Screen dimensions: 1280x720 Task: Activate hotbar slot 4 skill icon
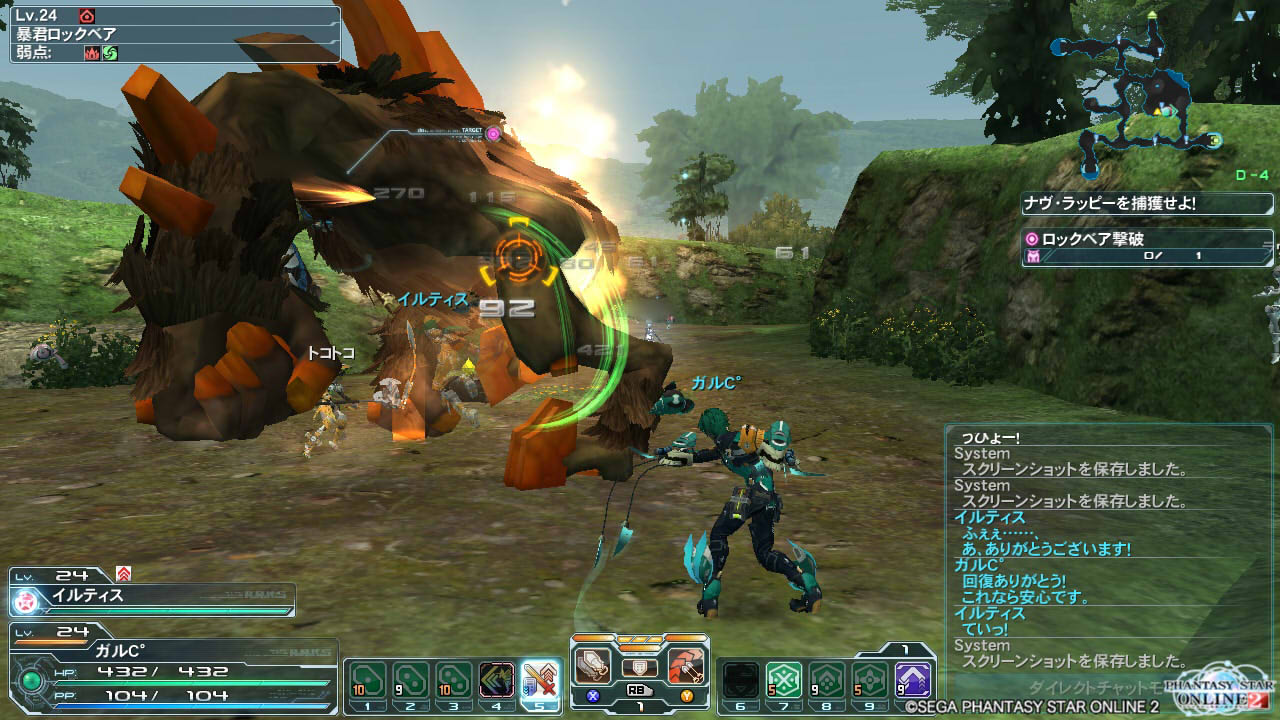pos(497,681)
